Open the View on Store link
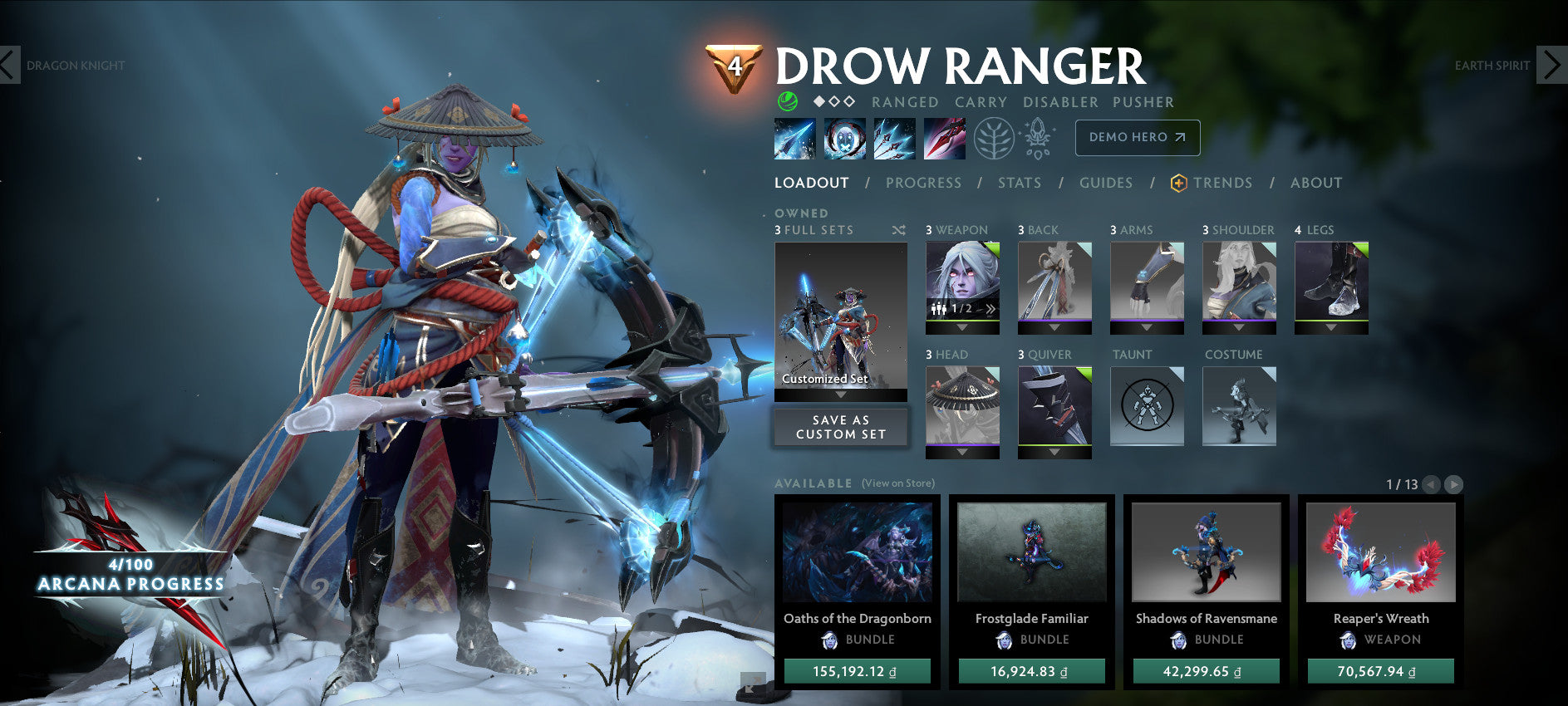Viewport: 1568px width, 706px height. tap(898, 482)
